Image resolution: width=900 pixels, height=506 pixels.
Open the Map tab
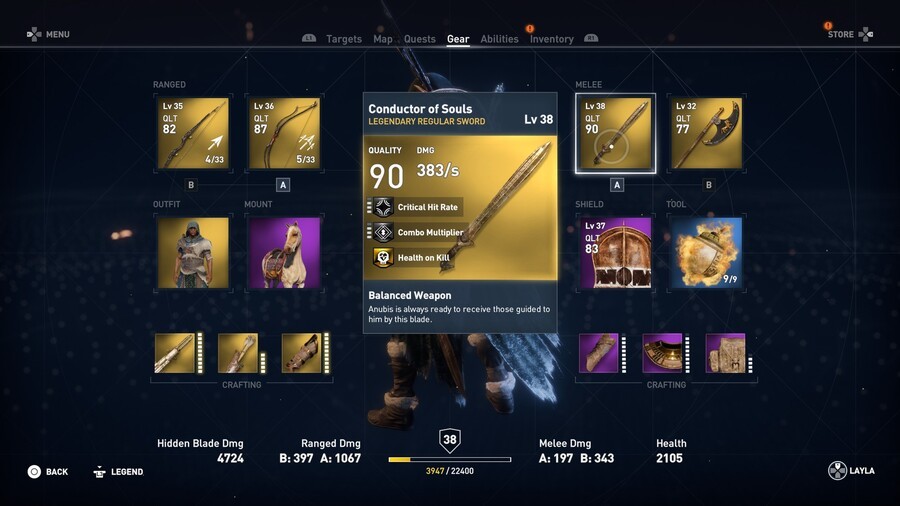pos(383,39)
